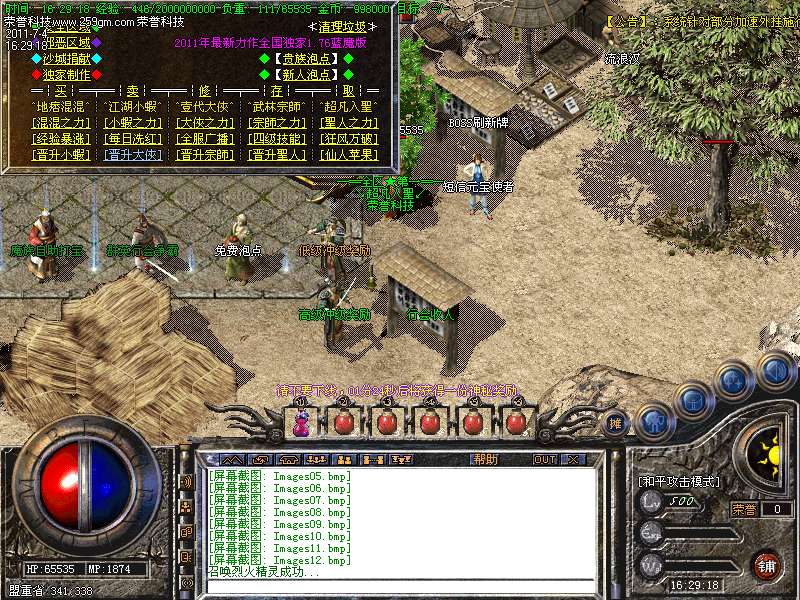This screenshot has width=800, height=600.
Task: Choose the 独家制作 option
Action: [x=65, y=74]
